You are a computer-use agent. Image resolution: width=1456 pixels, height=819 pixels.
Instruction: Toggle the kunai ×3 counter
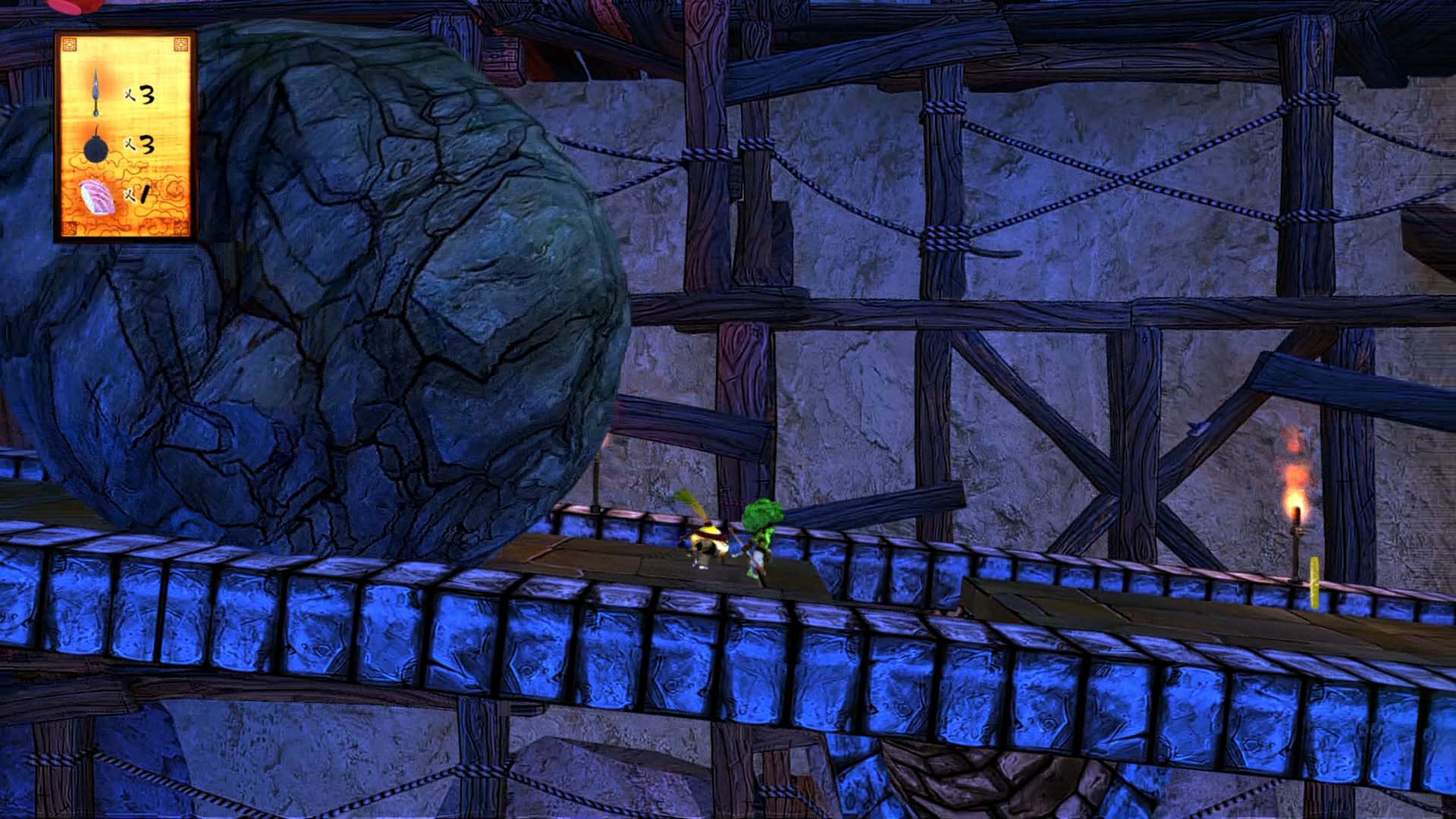tap(141, 93)
